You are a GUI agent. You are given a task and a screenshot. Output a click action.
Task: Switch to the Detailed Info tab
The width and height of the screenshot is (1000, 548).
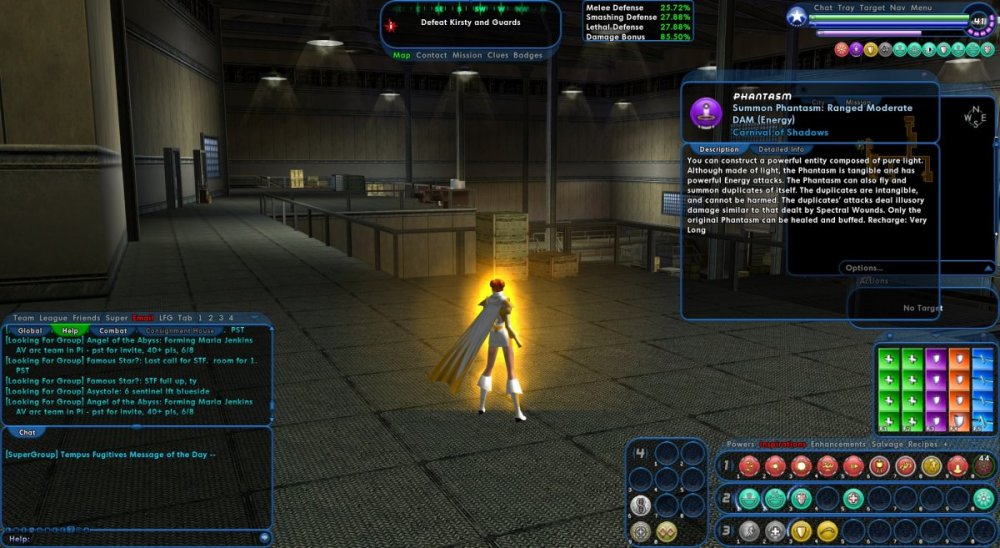(781, 150)
